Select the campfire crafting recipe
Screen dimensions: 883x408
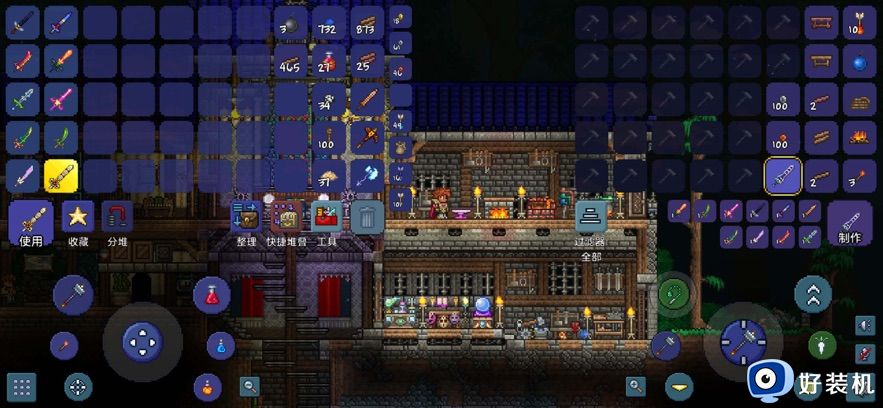(857, 138)
